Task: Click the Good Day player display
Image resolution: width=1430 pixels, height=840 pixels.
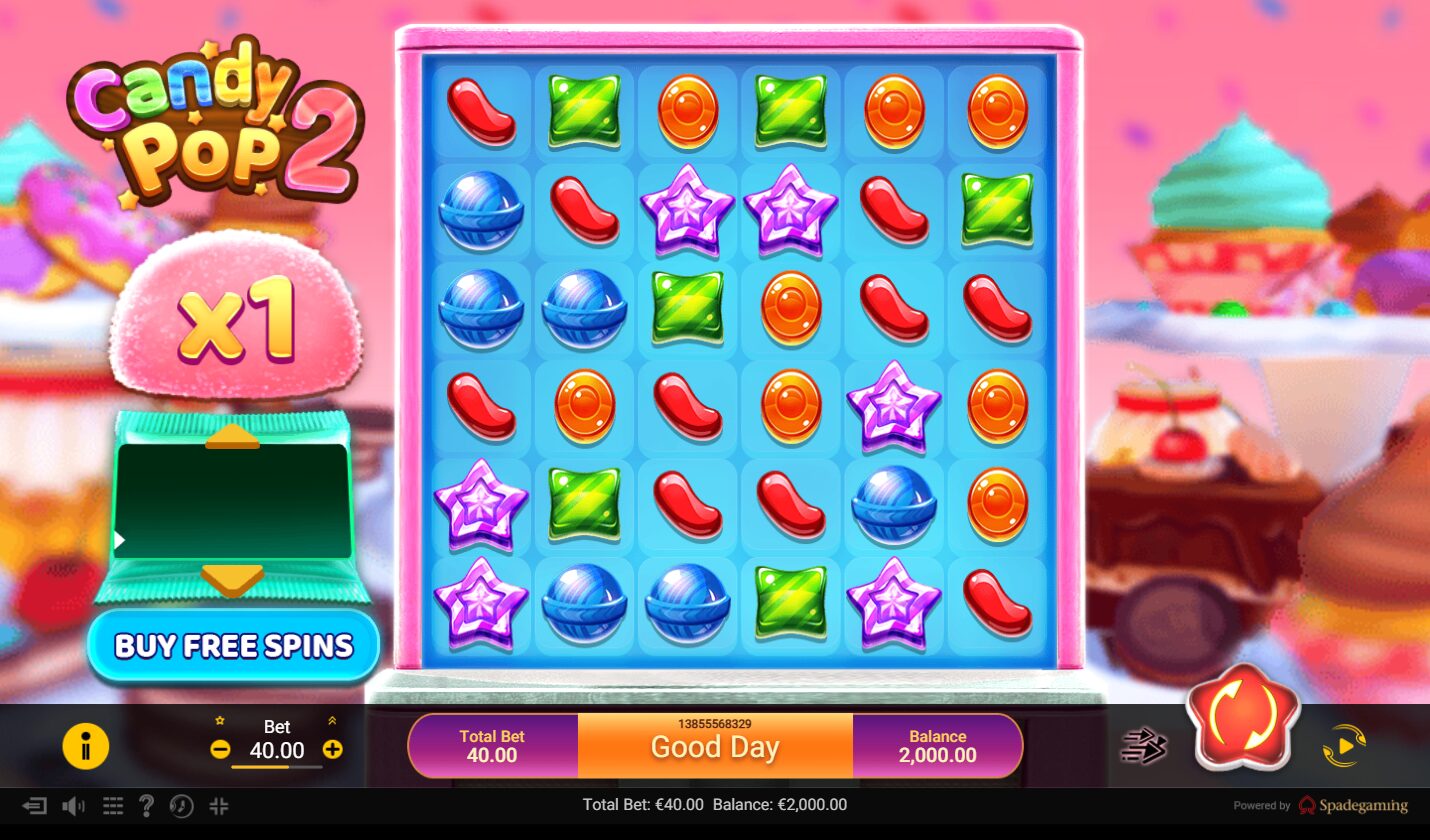Action: coord(713,748)
